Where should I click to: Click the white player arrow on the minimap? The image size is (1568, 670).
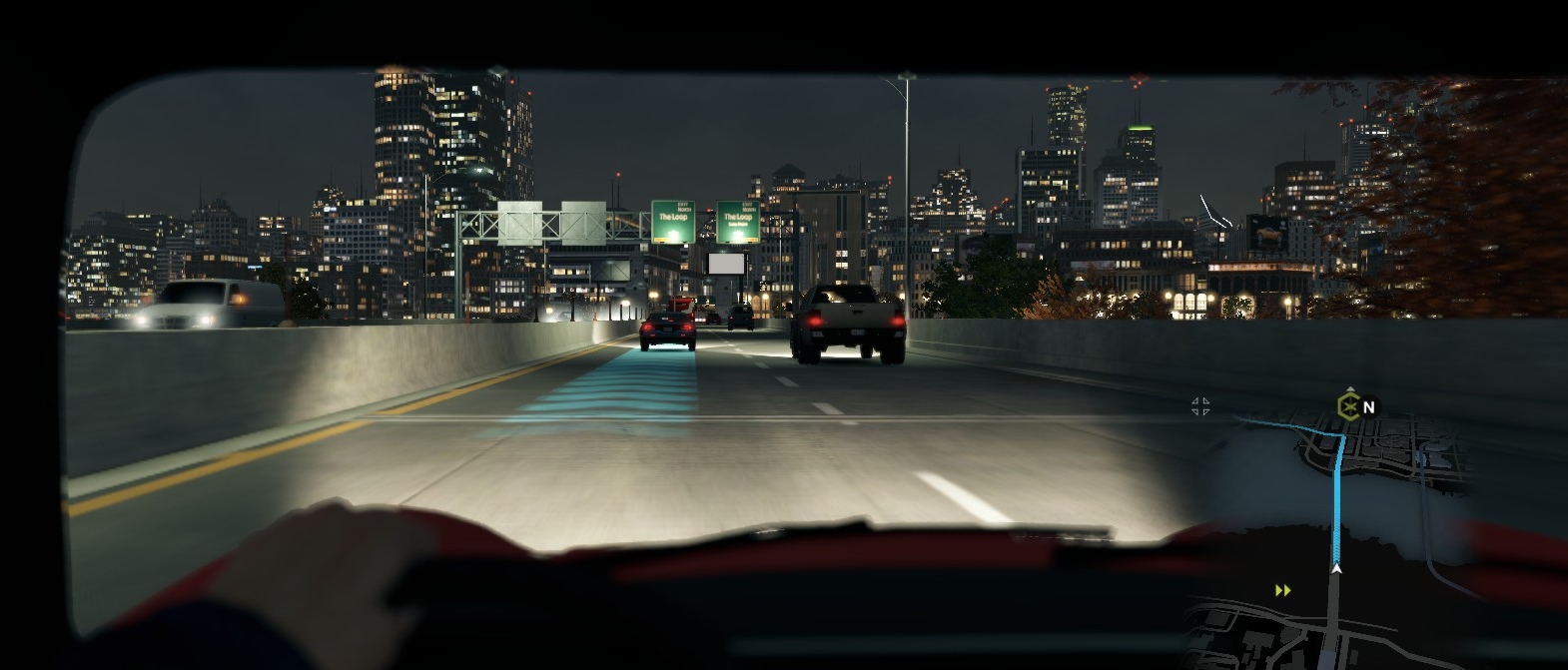pos(1335,569)
